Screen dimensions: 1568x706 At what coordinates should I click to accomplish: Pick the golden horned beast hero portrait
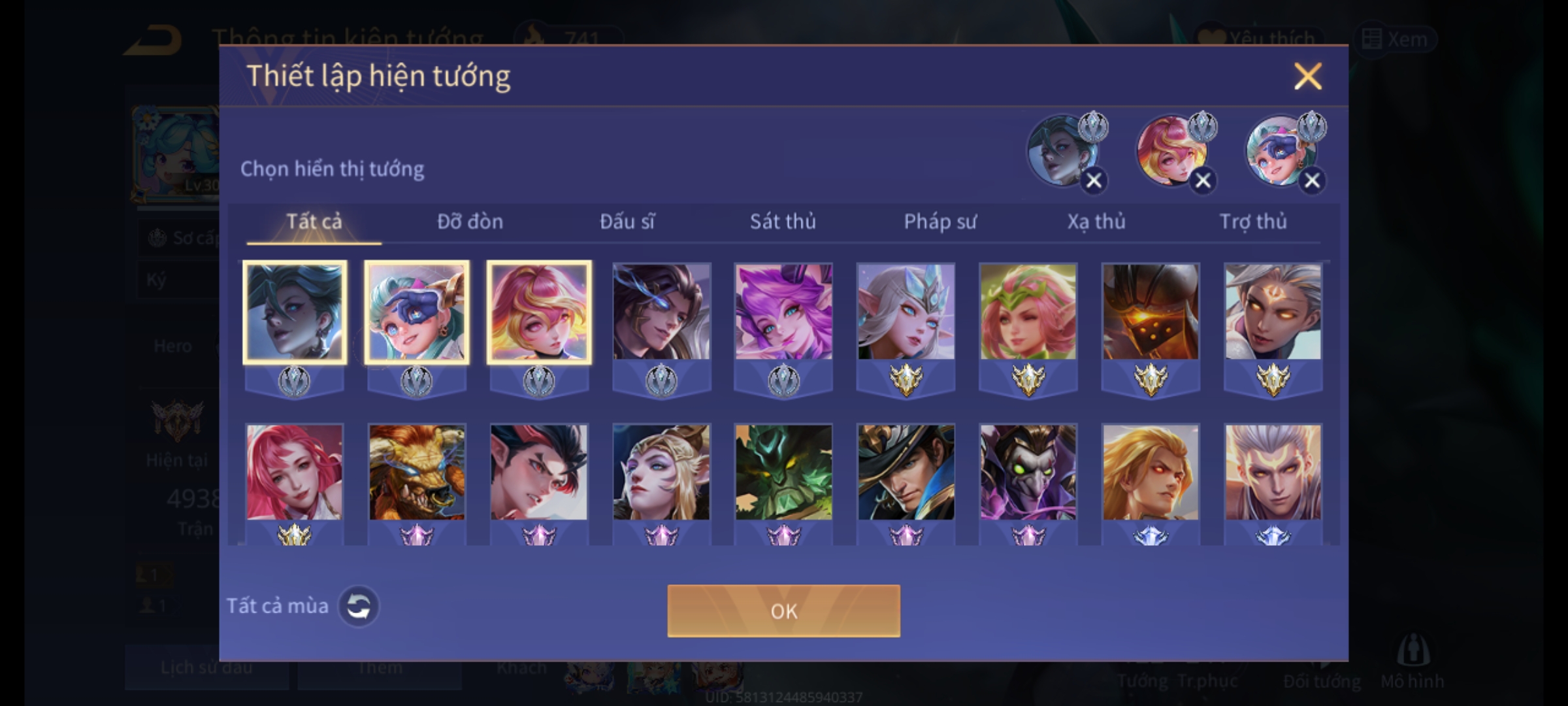417,472
